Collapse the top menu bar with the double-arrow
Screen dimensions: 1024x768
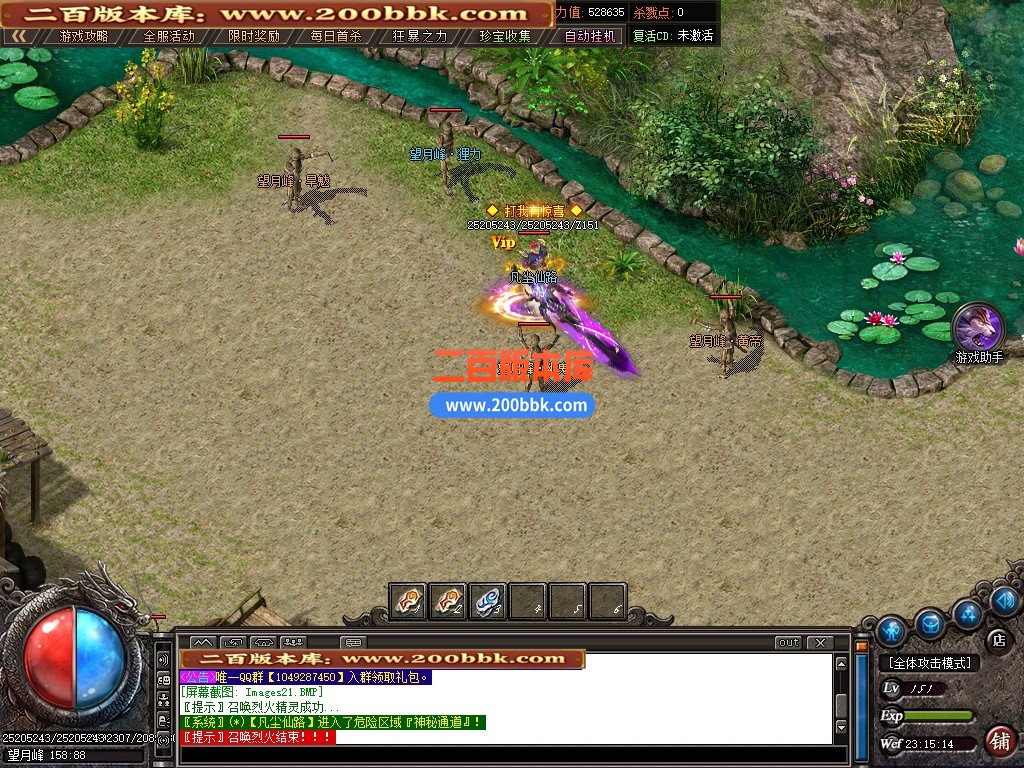(19, 36)
